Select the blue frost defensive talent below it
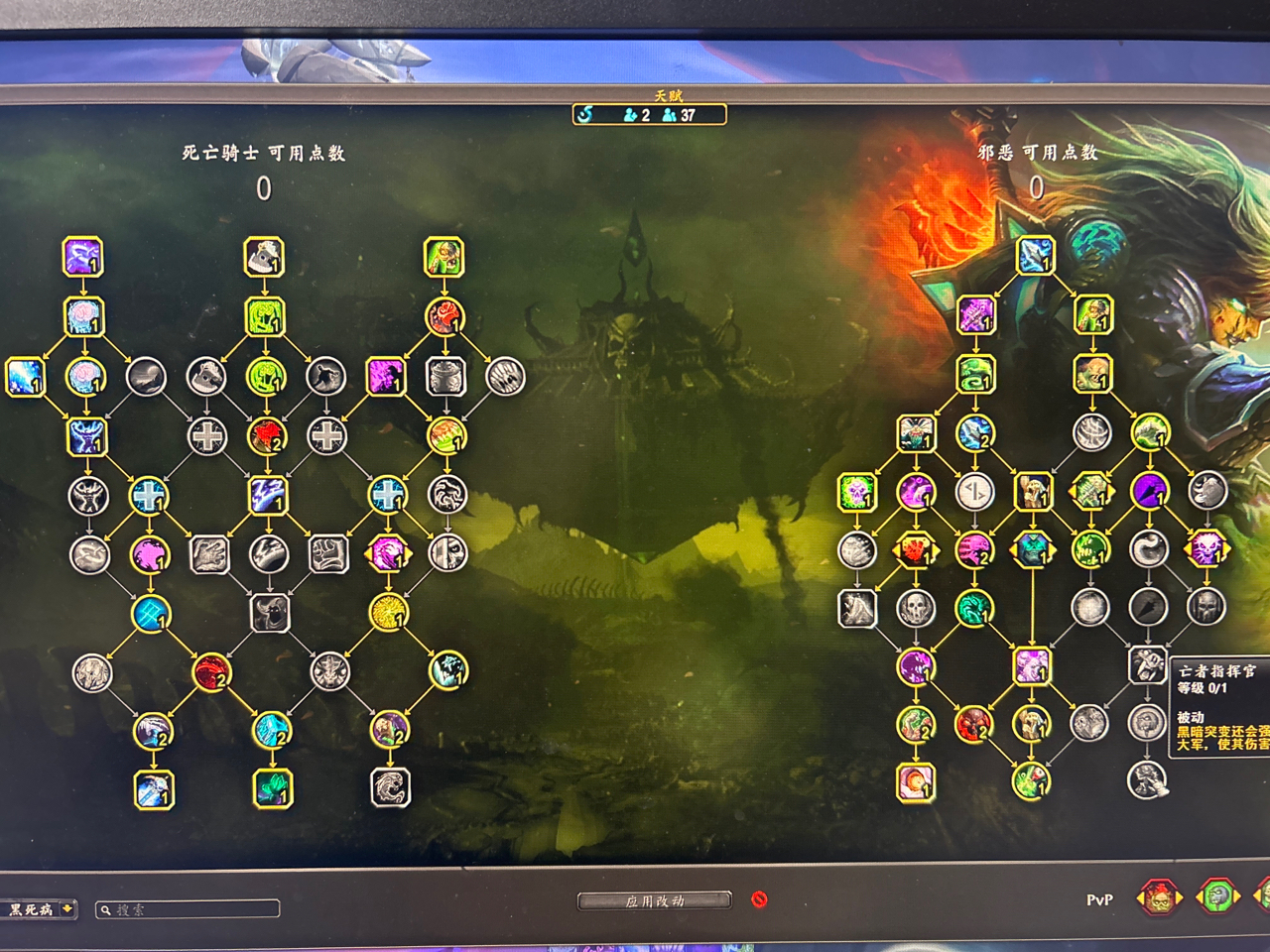1270x952 pixels. (x=86, y=436)
